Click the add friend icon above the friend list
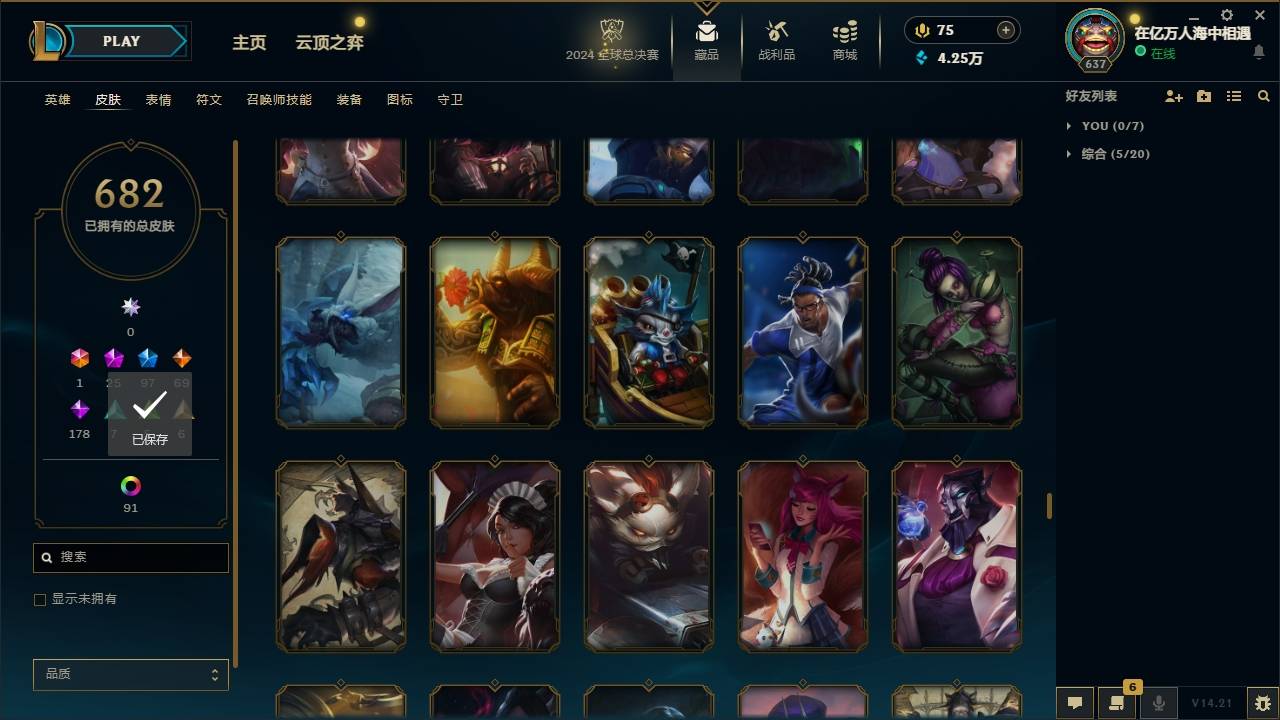Image resolution: width=1280 pixels, height=720 pixels. tap(1172, 96)
